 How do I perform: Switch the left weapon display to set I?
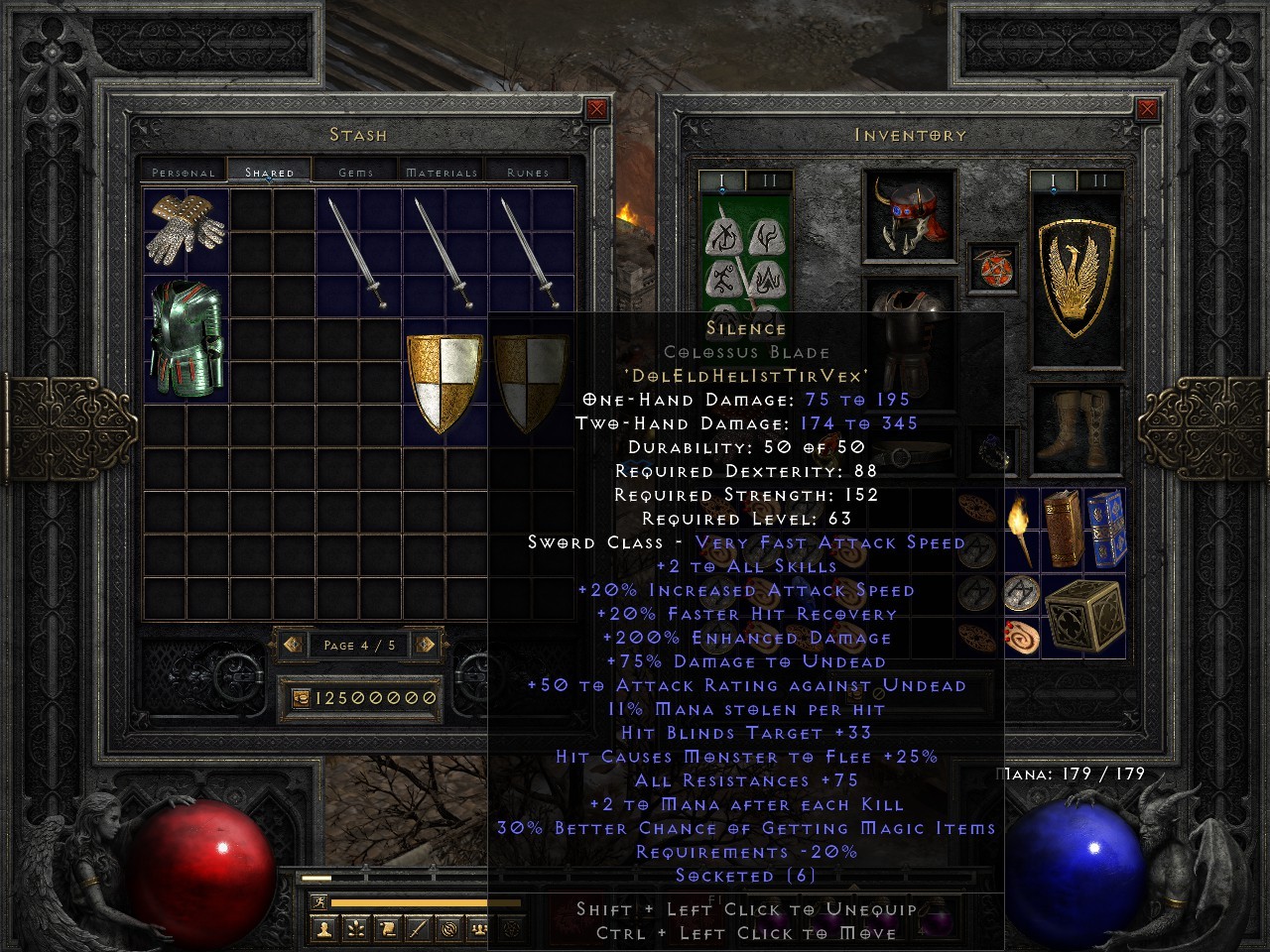(721, 179)
